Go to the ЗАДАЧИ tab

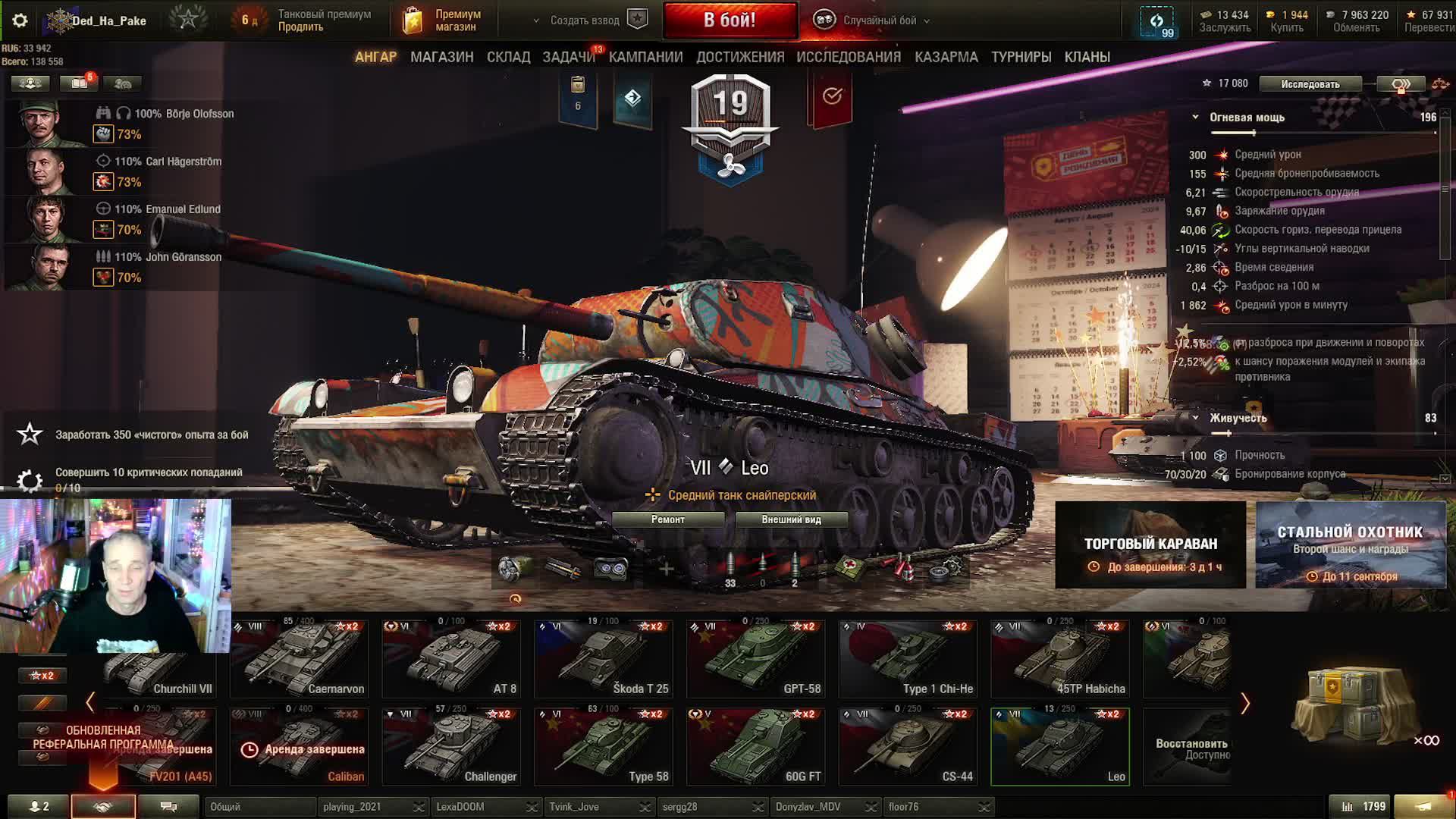tap(568, 57)
